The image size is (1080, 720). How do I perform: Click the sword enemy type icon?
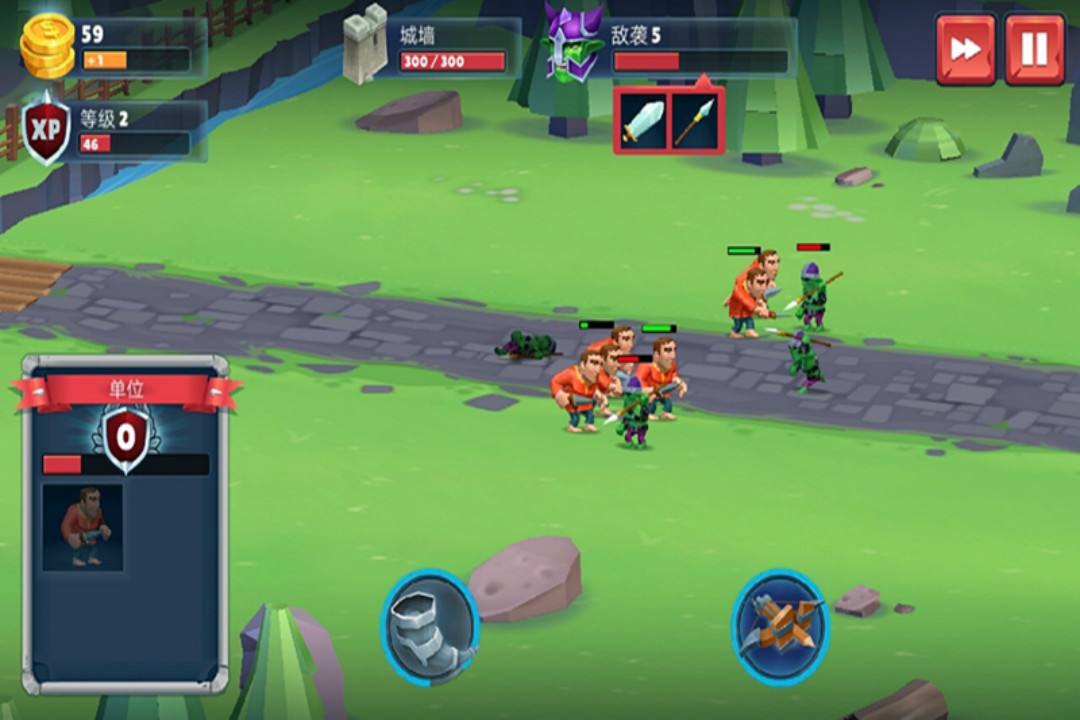pos(642,121)
